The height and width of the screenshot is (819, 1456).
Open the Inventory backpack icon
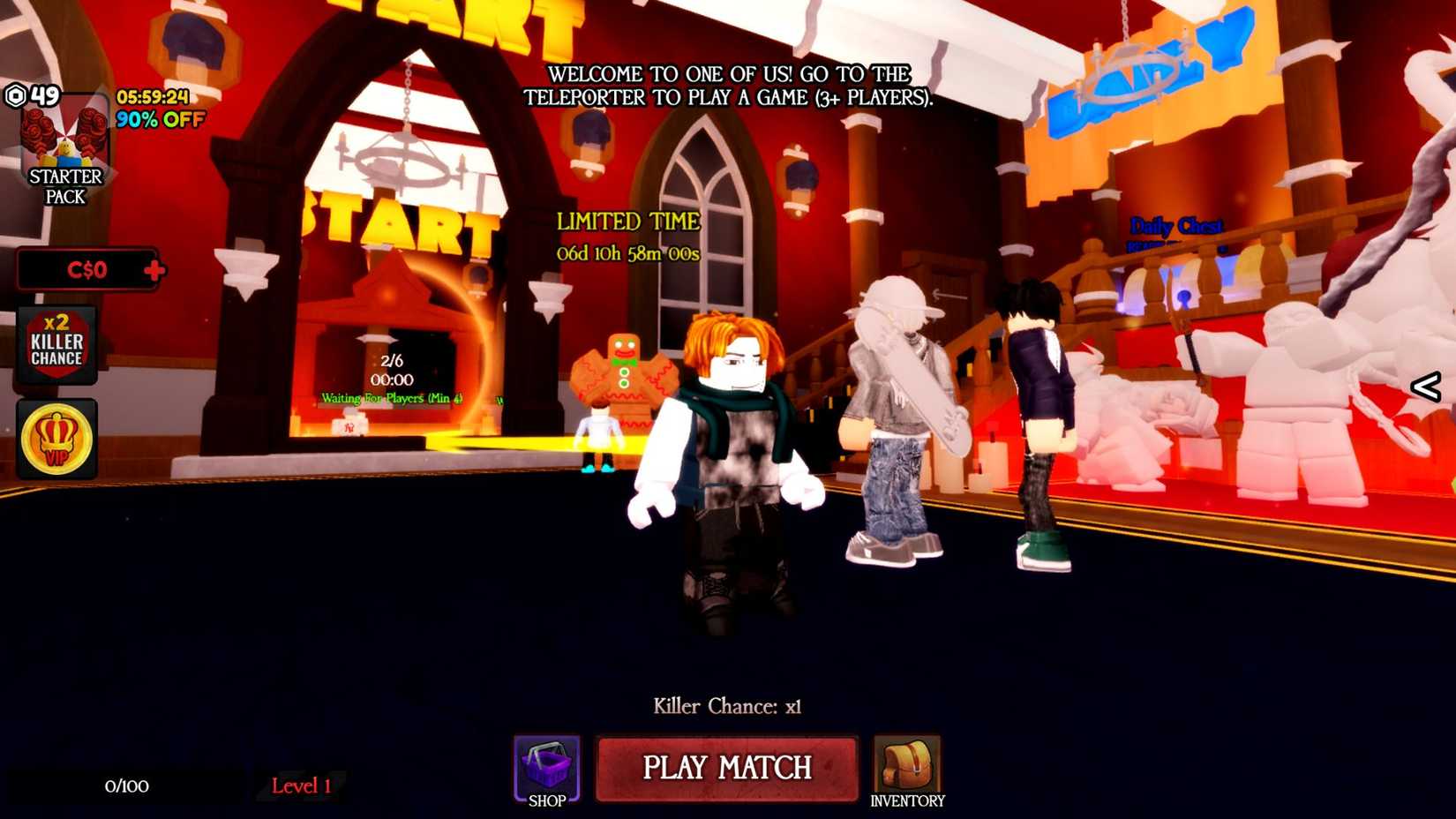point(907,766)
